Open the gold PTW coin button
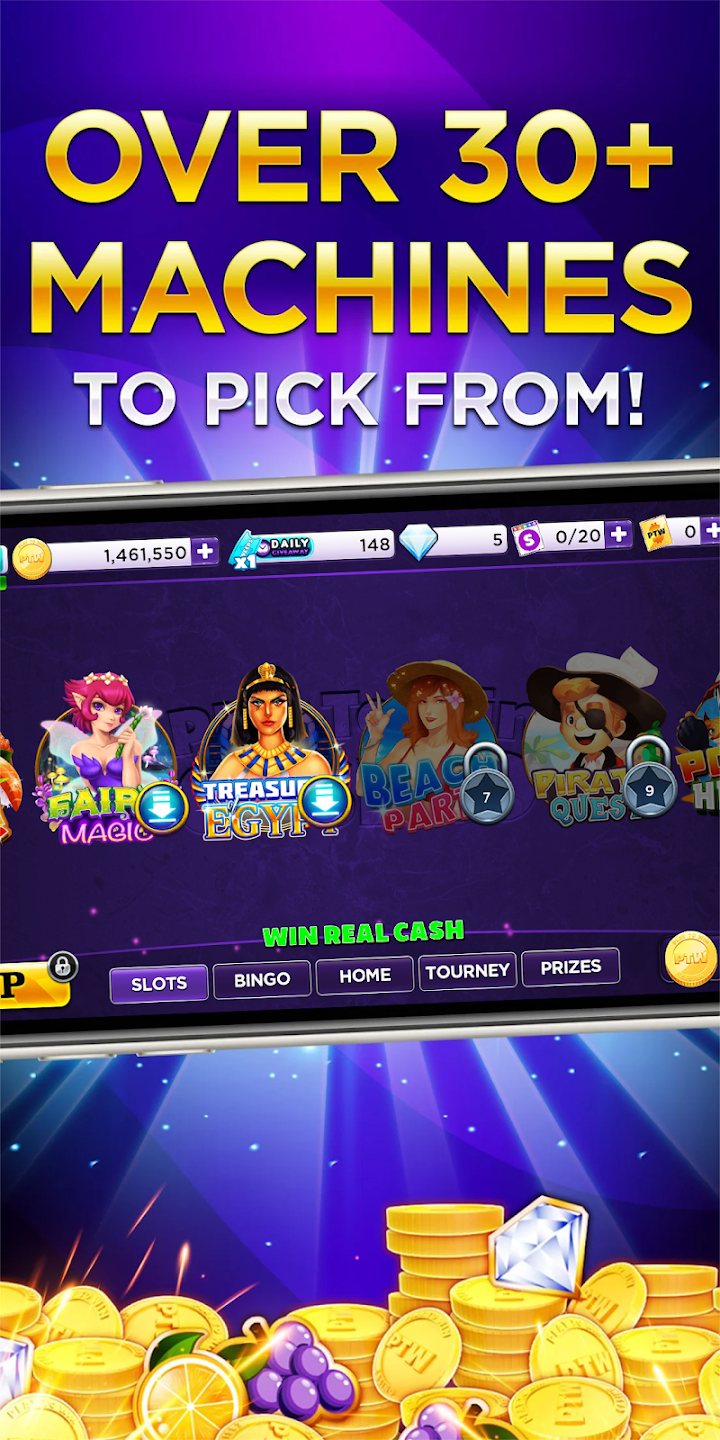 (690, 958)
